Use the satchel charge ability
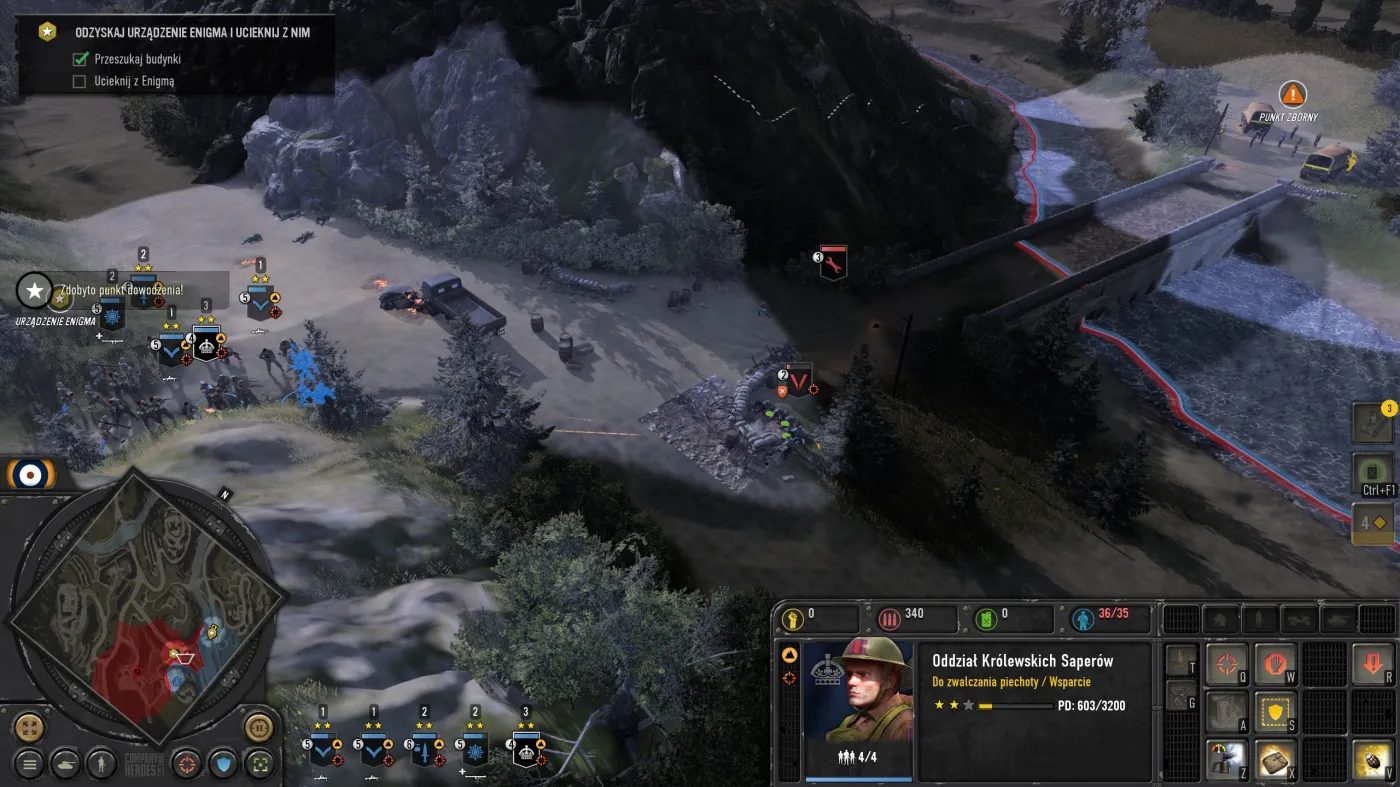 click(x=1275, y=760)
